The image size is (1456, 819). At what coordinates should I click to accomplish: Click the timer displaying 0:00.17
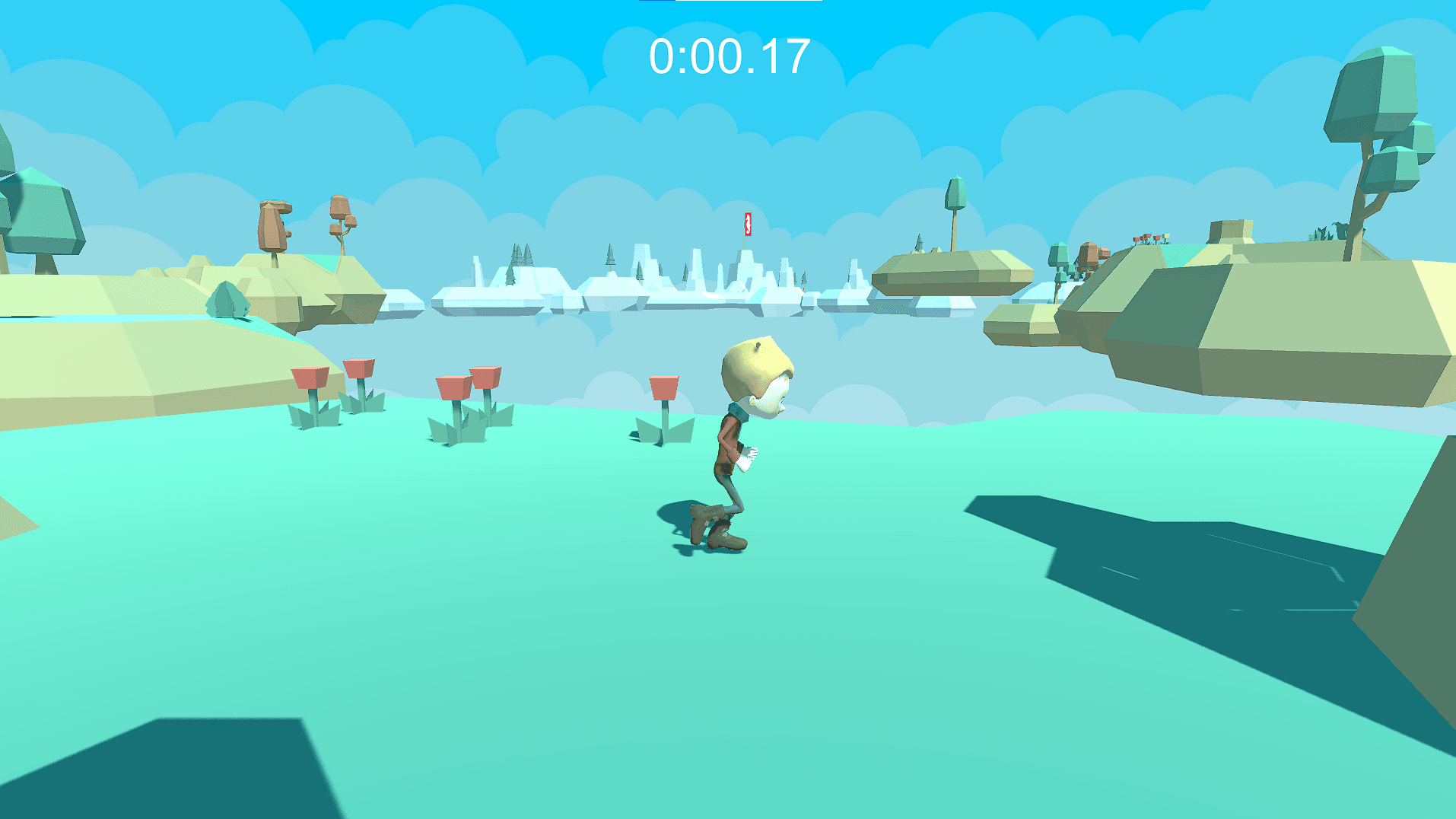tap(728, 54)
